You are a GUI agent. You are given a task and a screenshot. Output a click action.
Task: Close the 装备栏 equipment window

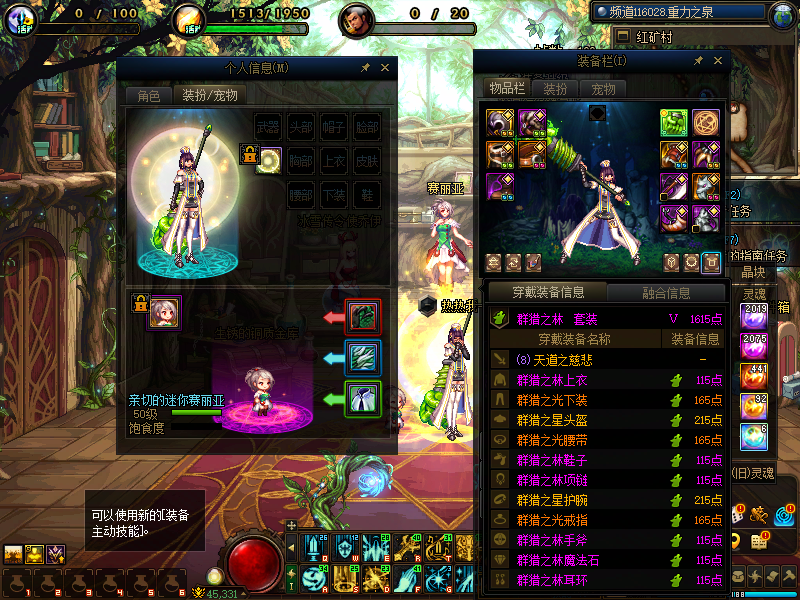coord(715,61)
